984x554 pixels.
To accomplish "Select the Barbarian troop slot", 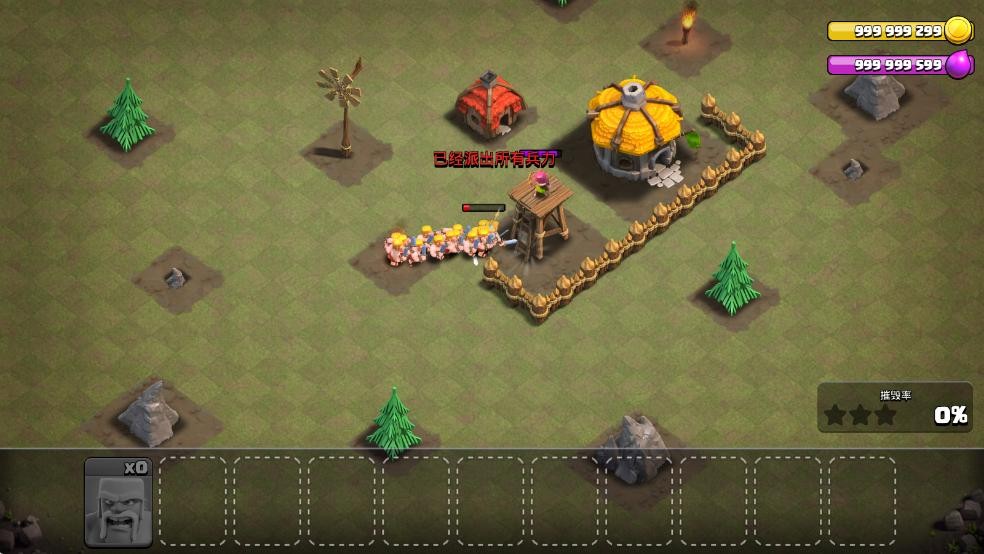I will click(x=118, y=502).
